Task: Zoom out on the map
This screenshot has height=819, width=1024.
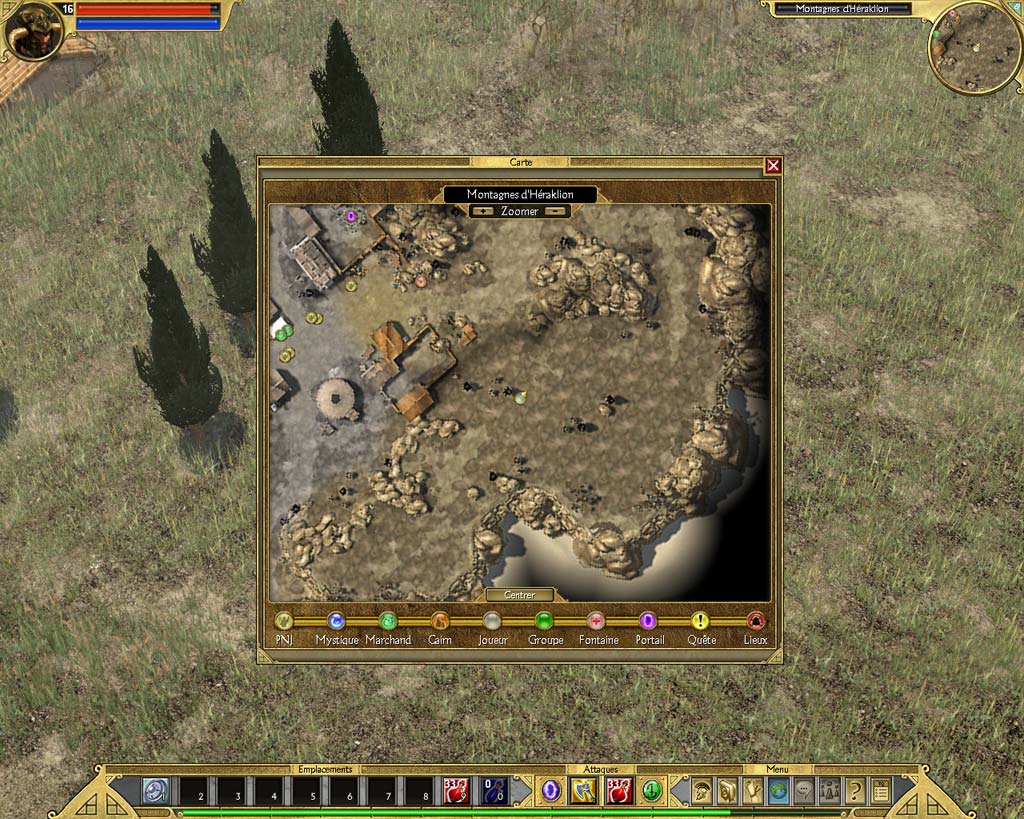Action: [556, 211]
